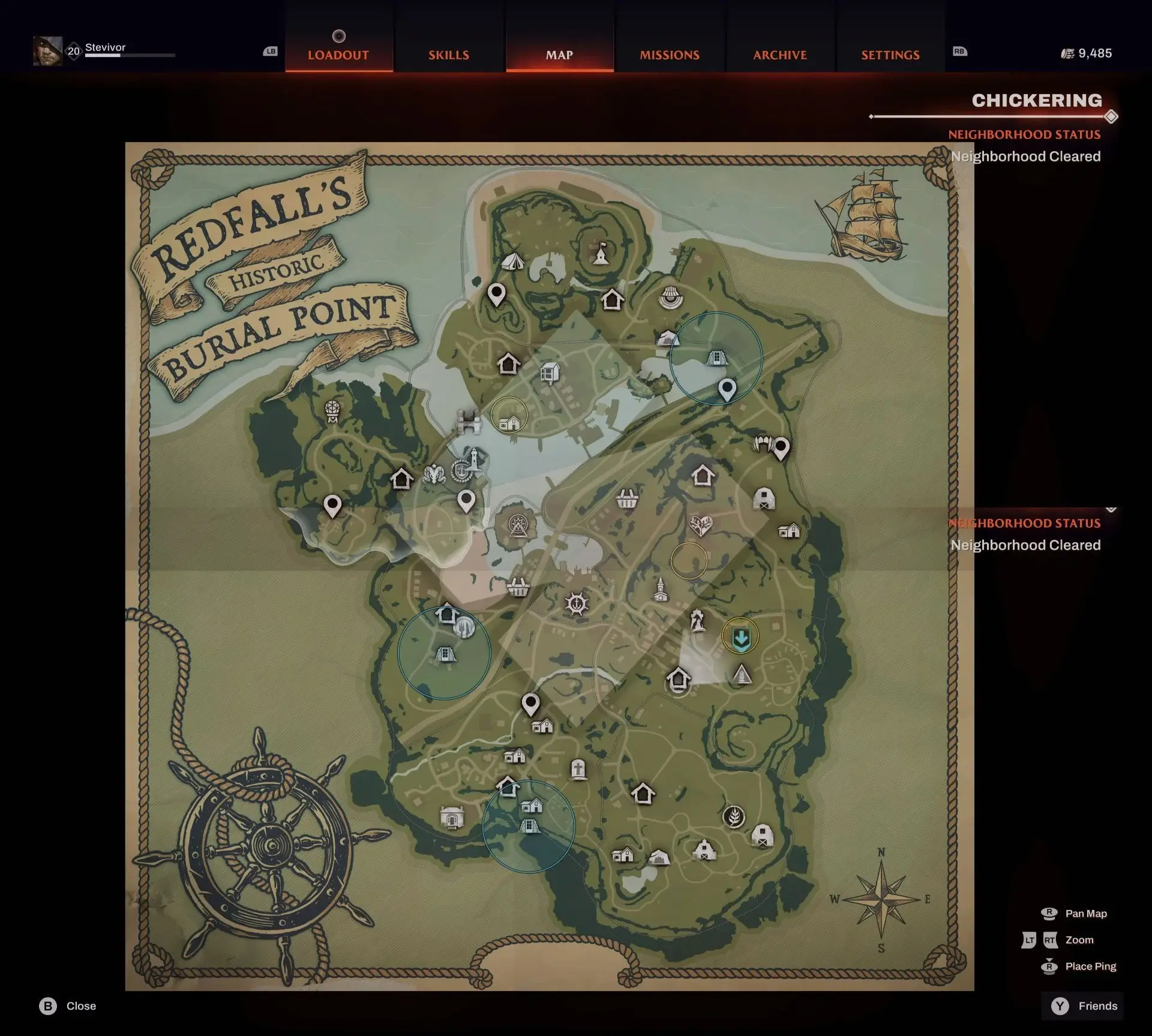Choose the ship's helm map icon
Image resolution: width=1152 pixels, height=1036 pixels.
point(577,603)
